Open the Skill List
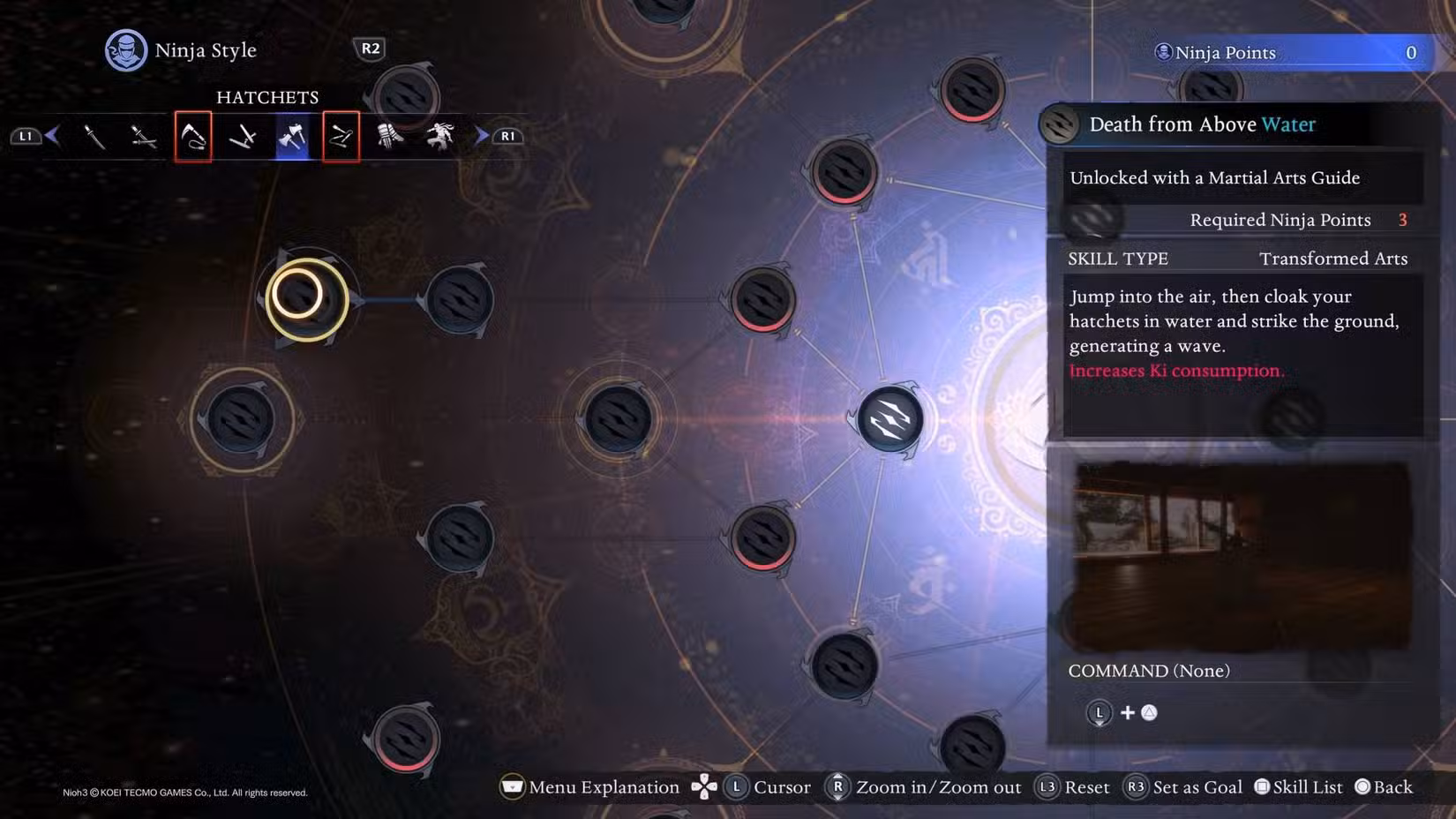Viewport: 1456px width, 819px height. point(1297,786)
